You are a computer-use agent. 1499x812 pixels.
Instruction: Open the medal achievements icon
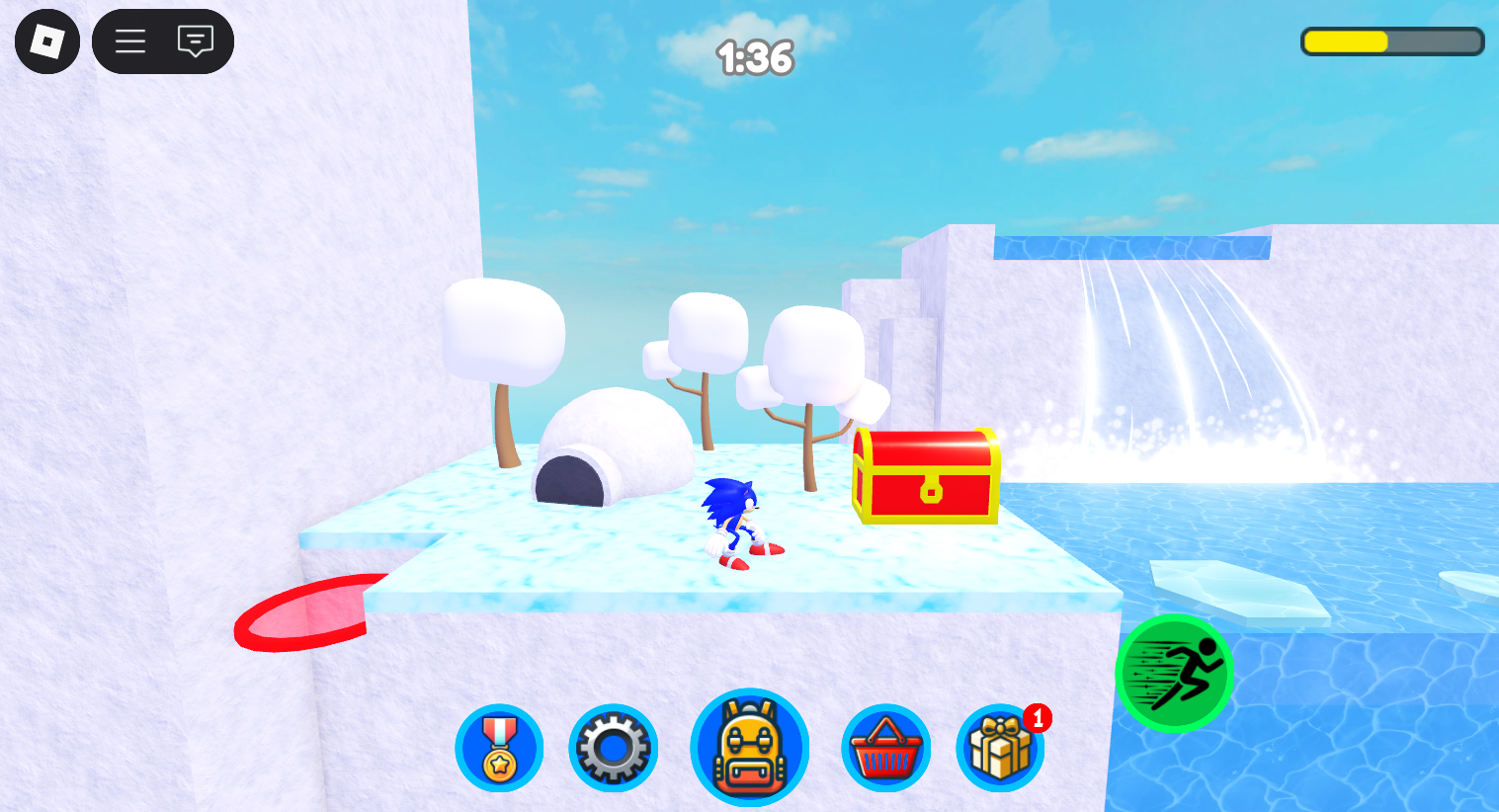click(499, 748)
